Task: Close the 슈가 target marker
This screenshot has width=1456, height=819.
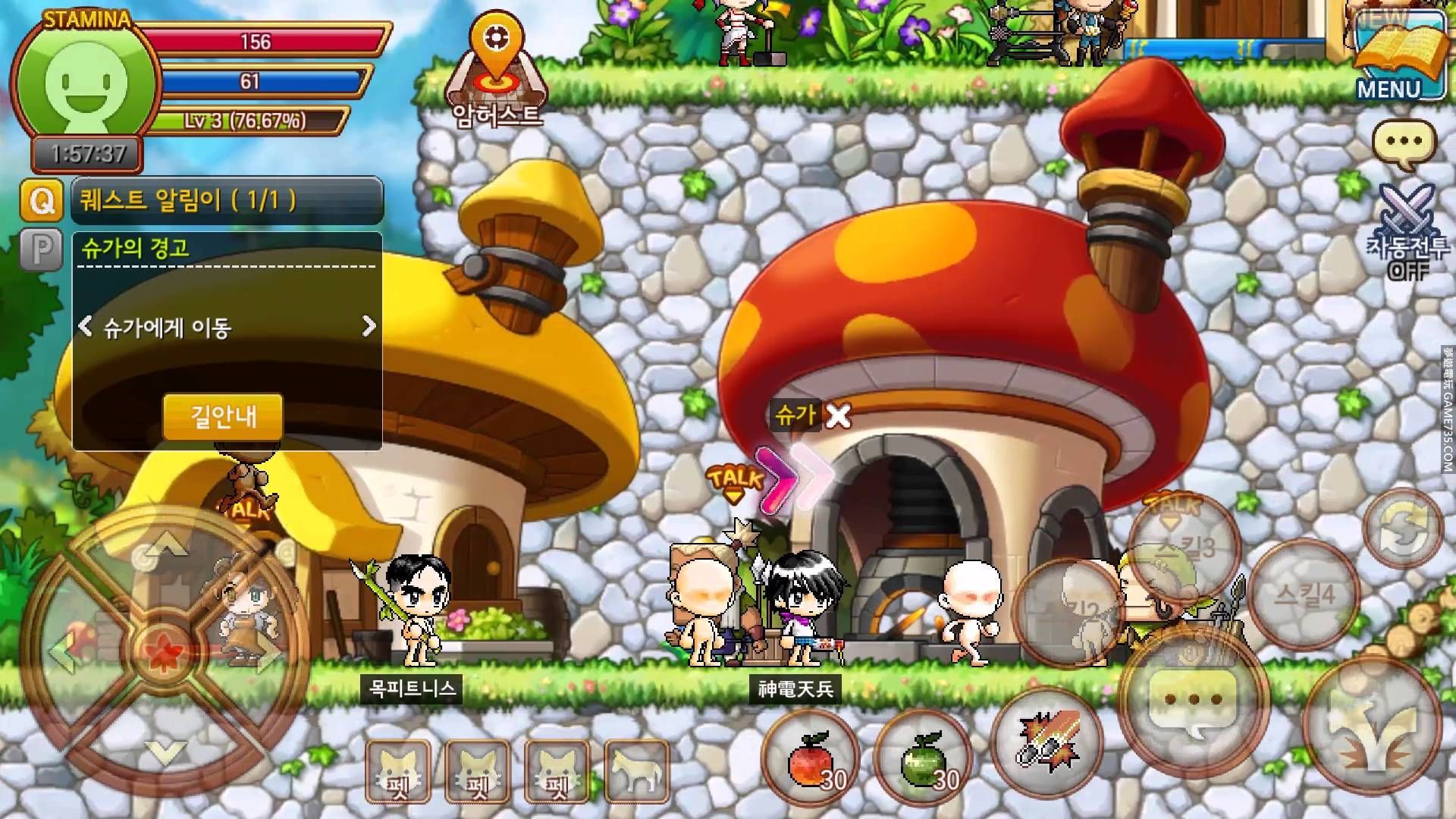Action: [x=838, y=416]
